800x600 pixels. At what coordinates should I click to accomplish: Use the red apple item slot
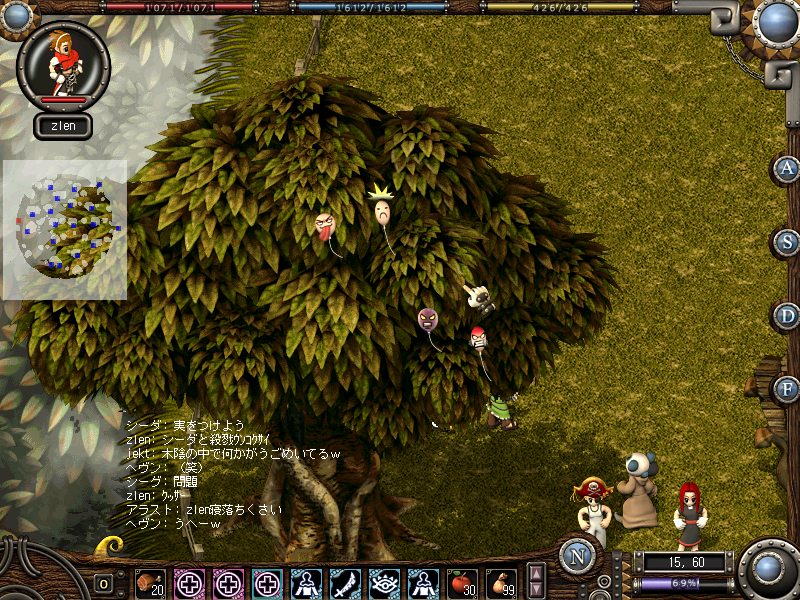pos(461,582)
